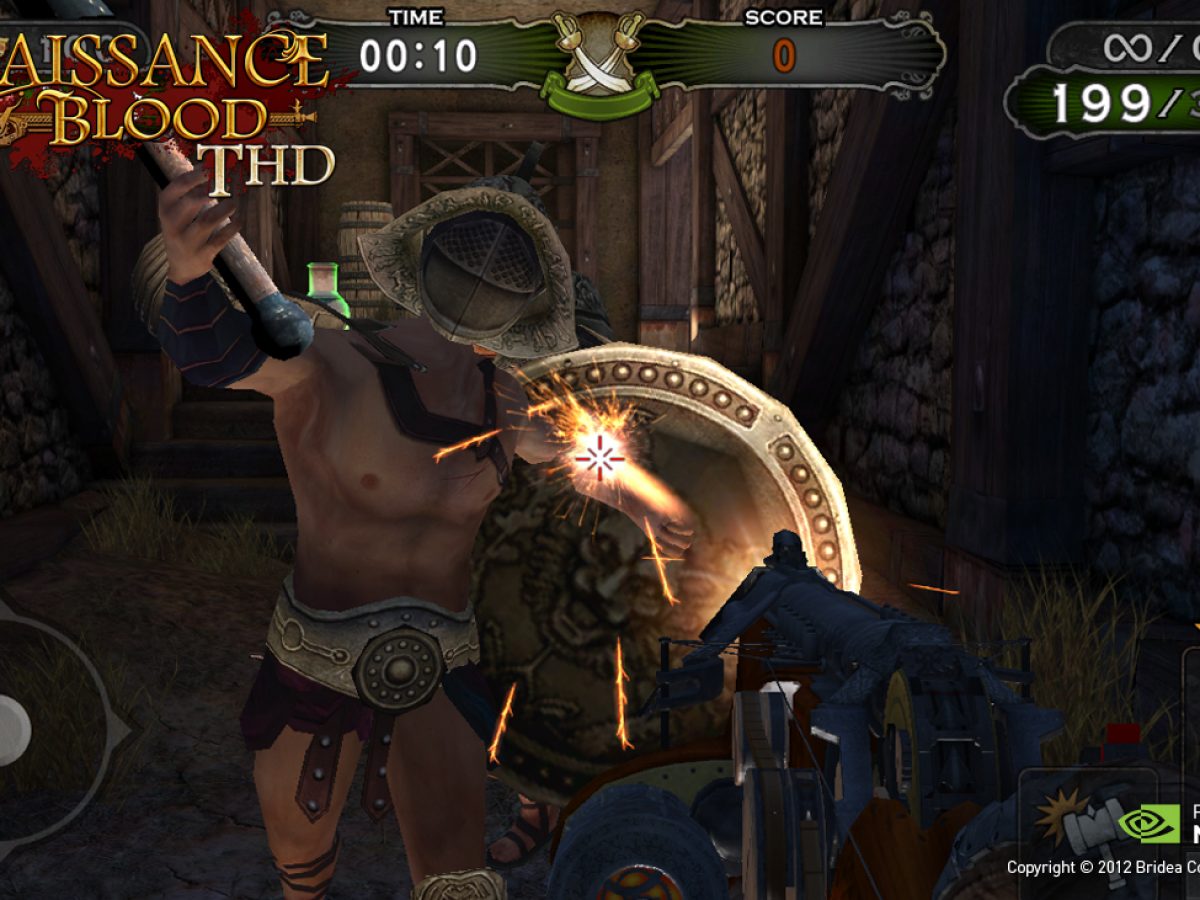Click the white virtual joystick knob
Screen dimensions: 1200x900
(12, 731)
